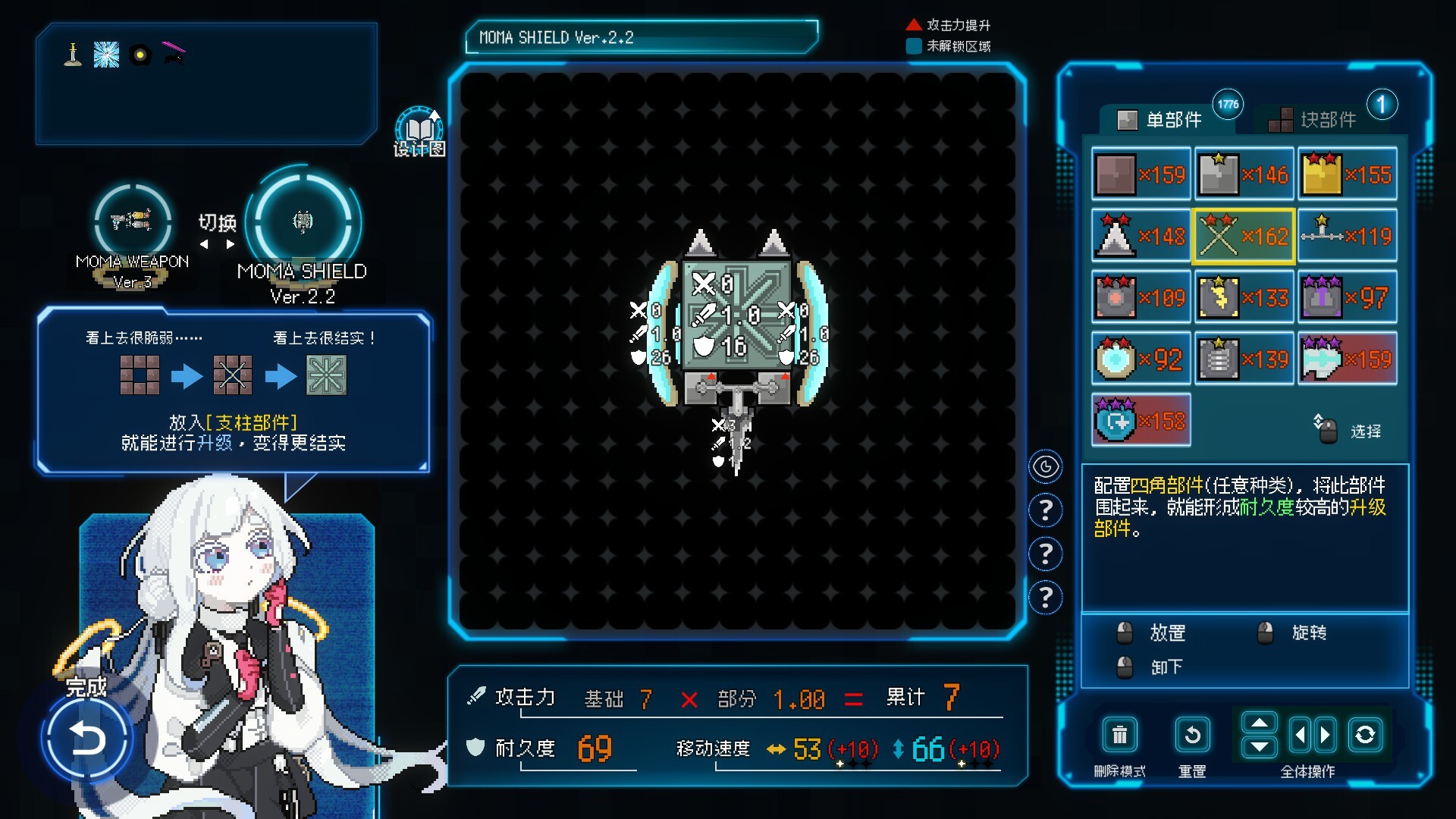The width and height of the screenshot is (1456, 819).
Task: Toggle the first question mark help bubble
Action: pos(1046,510)
